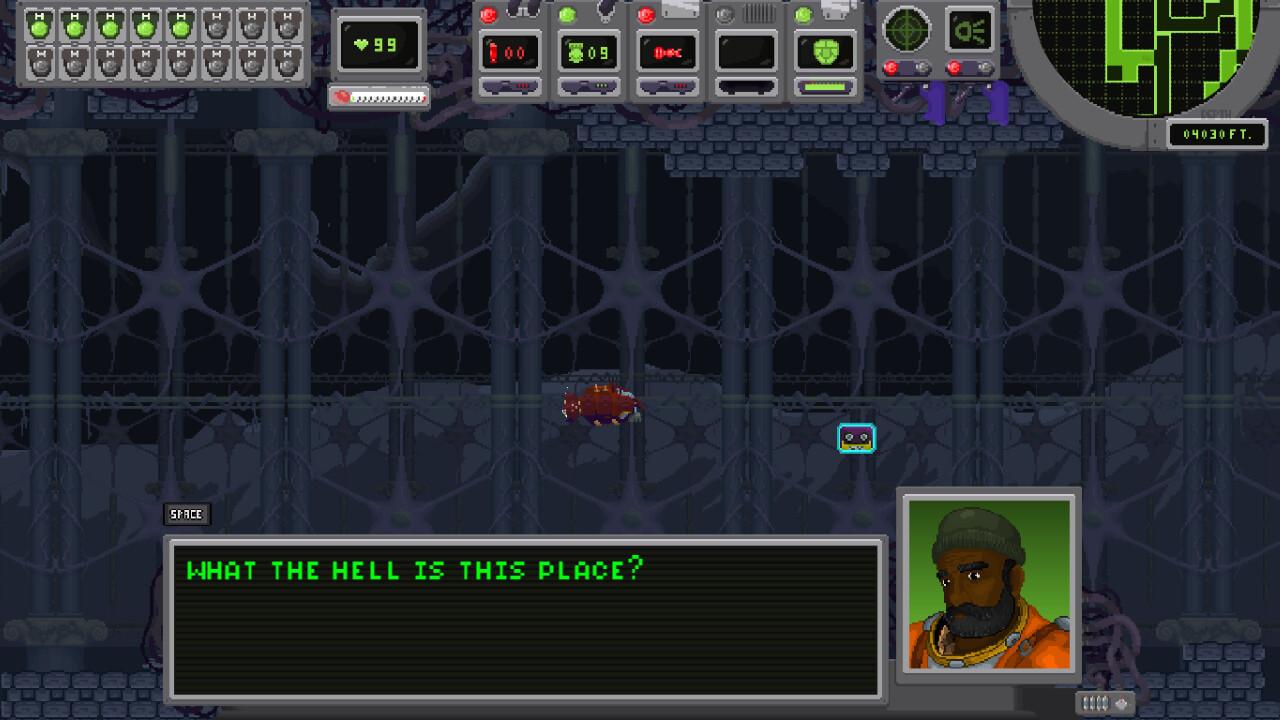Click the red key inventory icon

click(x=668, y=50)
